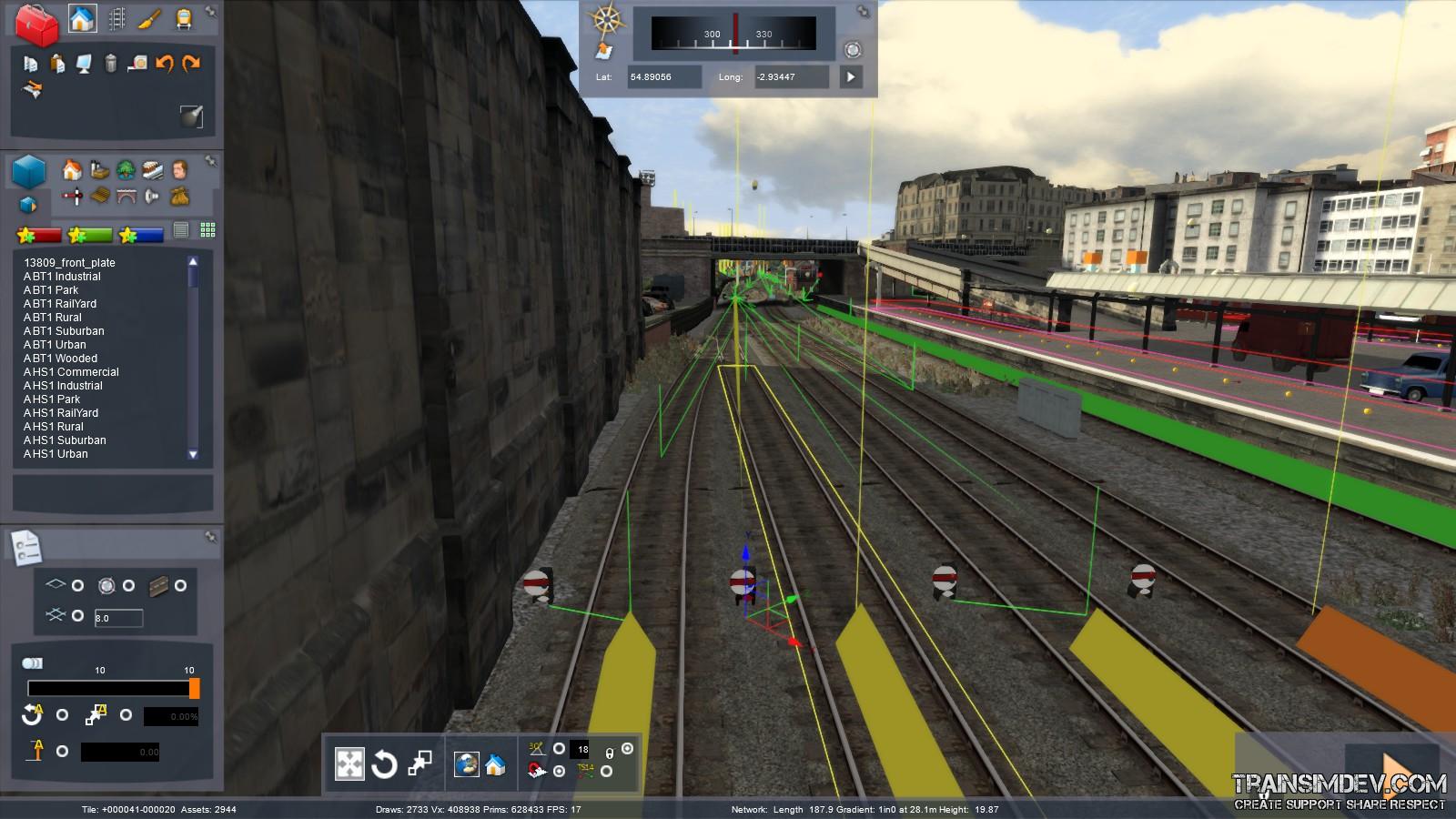Activate the four-arrow move gizmo tool
The width and height of the screenshot is (1456, 819).
click(x=349, y=763)
